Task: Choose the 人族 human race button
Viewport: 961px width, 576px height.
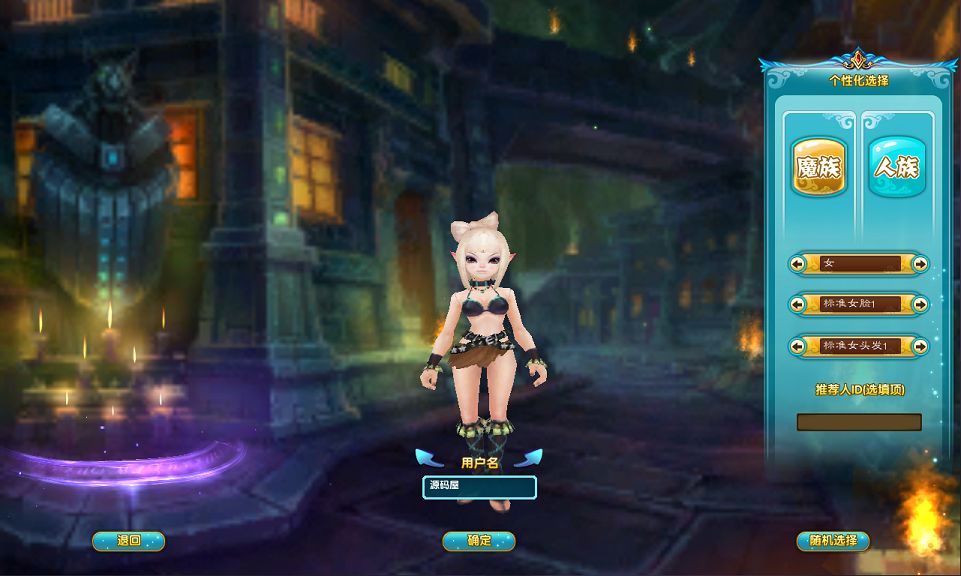Action: (896, 168)
